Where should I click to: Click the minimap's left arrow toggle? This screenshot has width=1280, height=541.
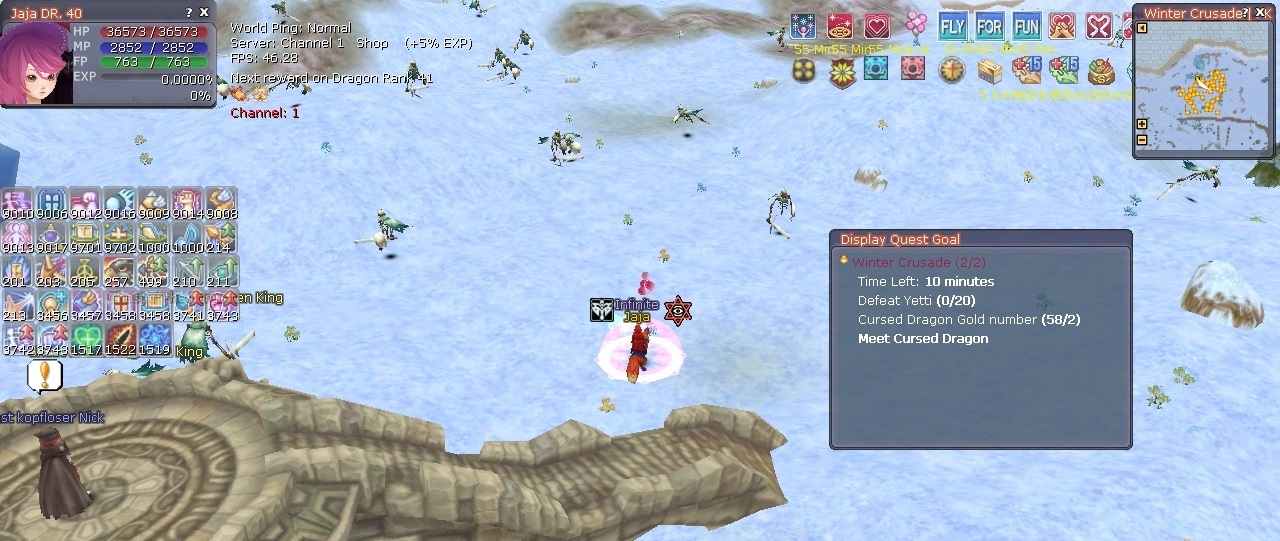(1142, 28)
